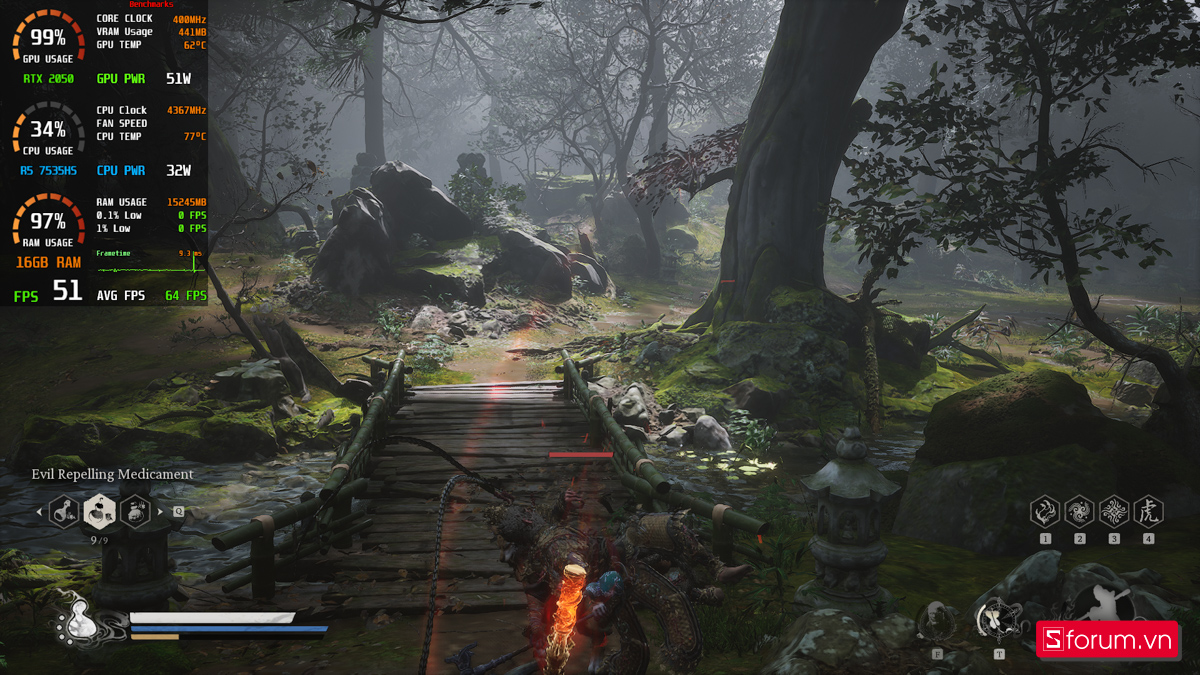
Task: Cast the flame-shaped spell in slot 1
Action: 1045,512
